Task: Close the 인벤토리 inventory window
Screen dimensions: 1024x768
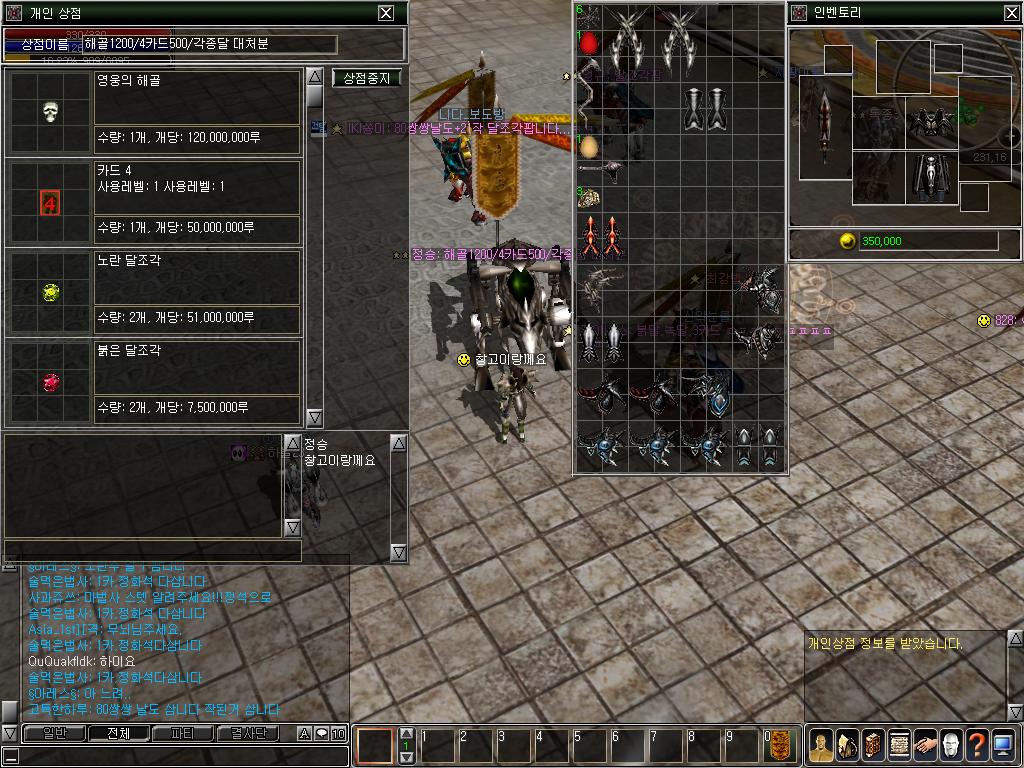Action: [x=1011, y=13]
